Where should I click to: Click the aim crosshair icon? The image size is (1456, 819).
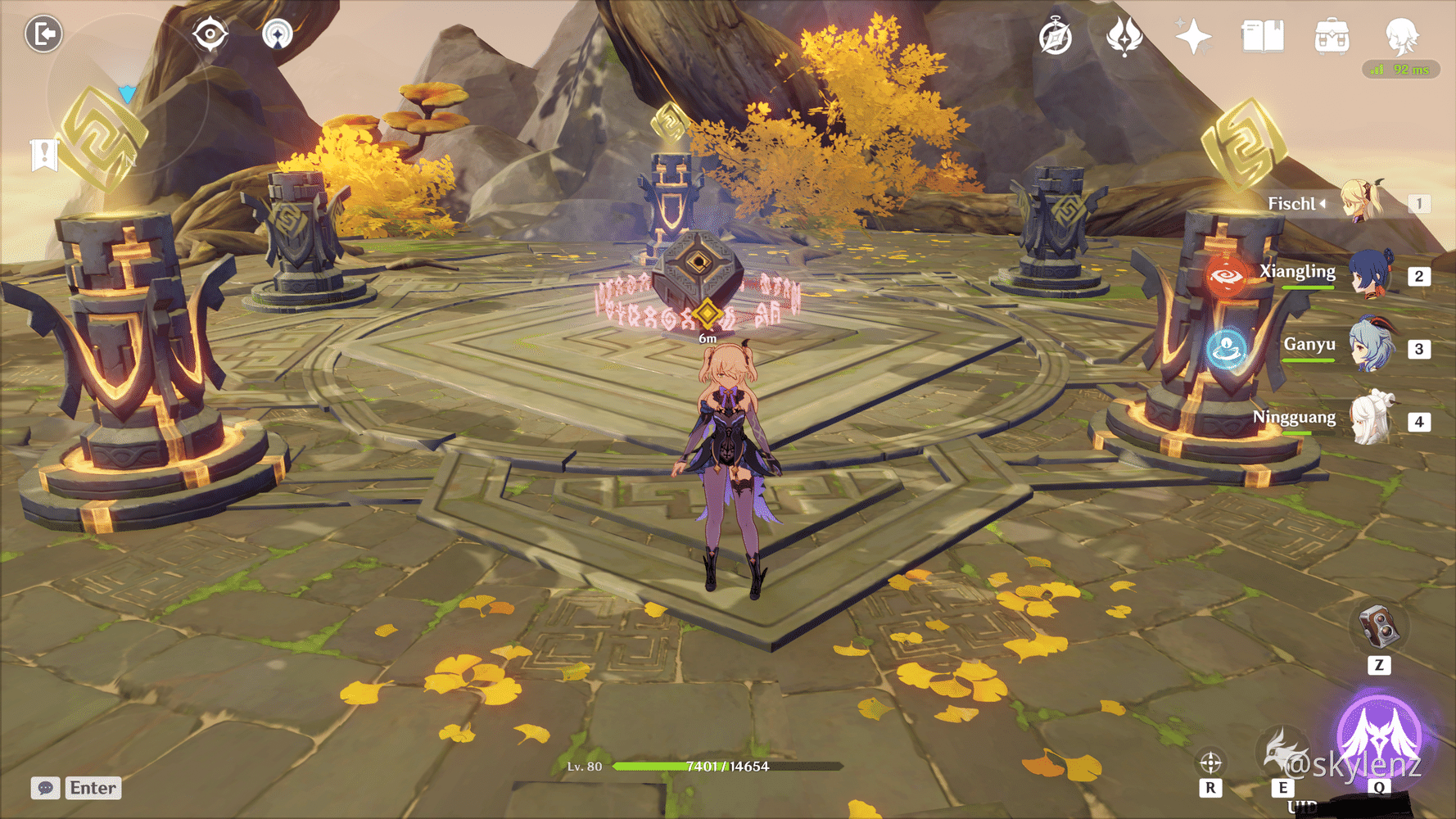point(1210,763)
